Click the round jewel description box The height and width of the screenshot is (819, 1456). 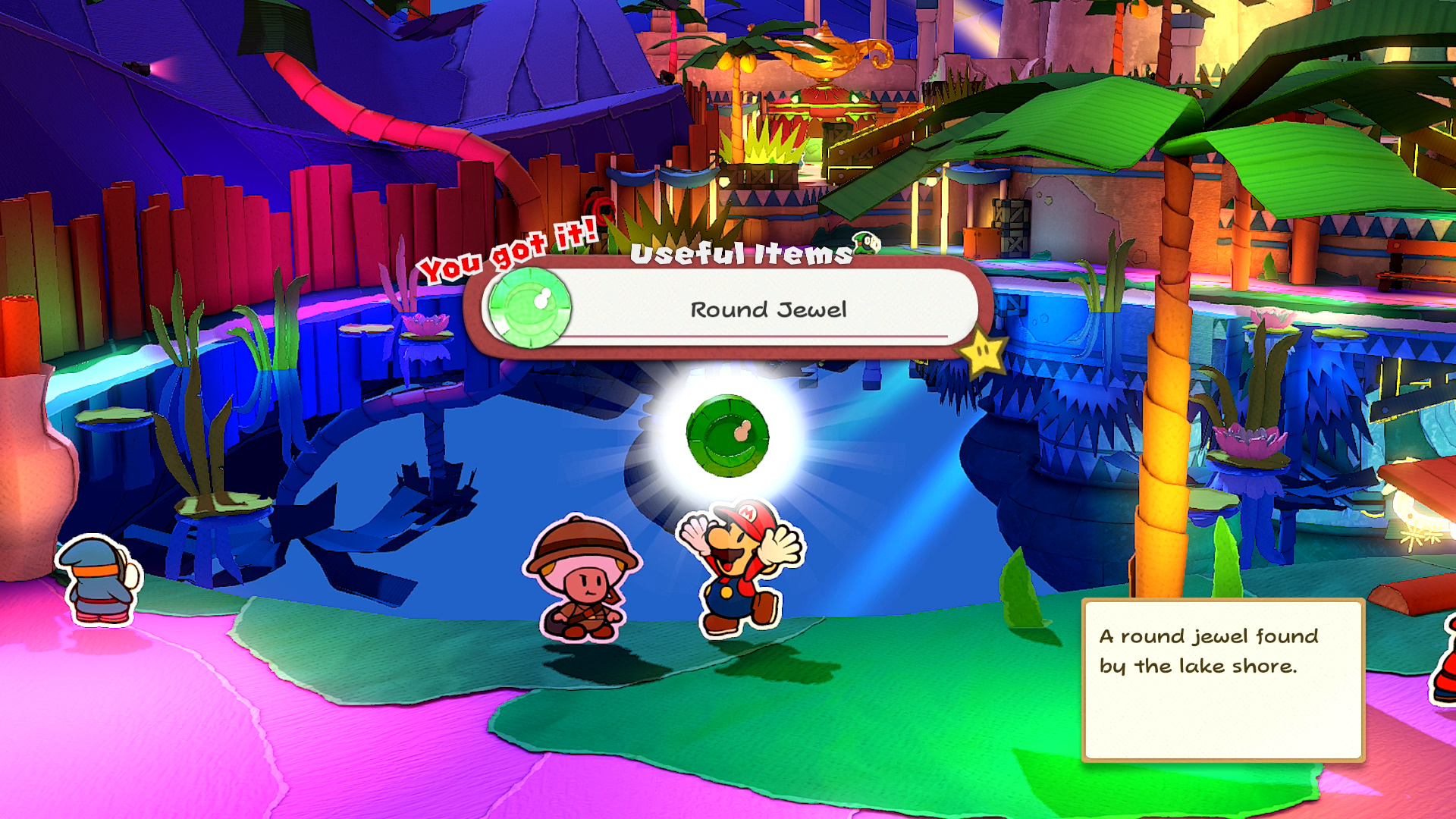1222,679
